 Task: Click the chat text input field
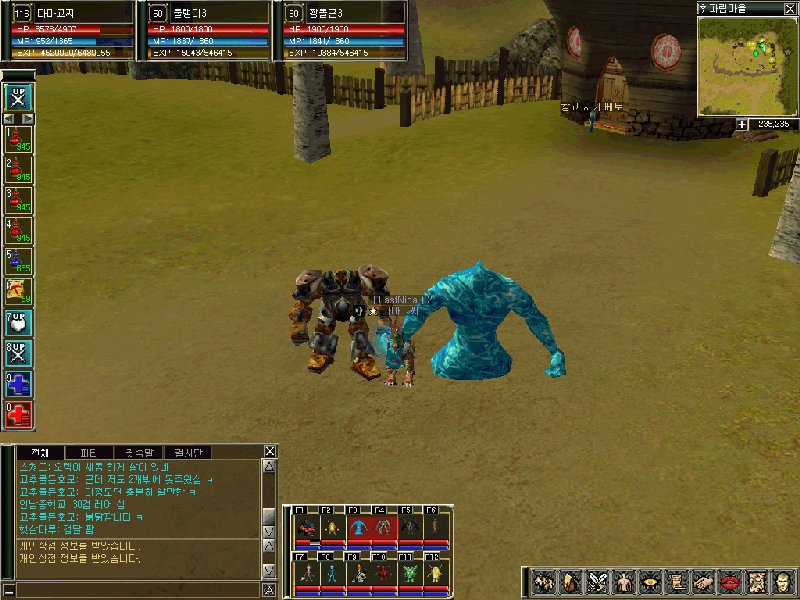[130, 586]
